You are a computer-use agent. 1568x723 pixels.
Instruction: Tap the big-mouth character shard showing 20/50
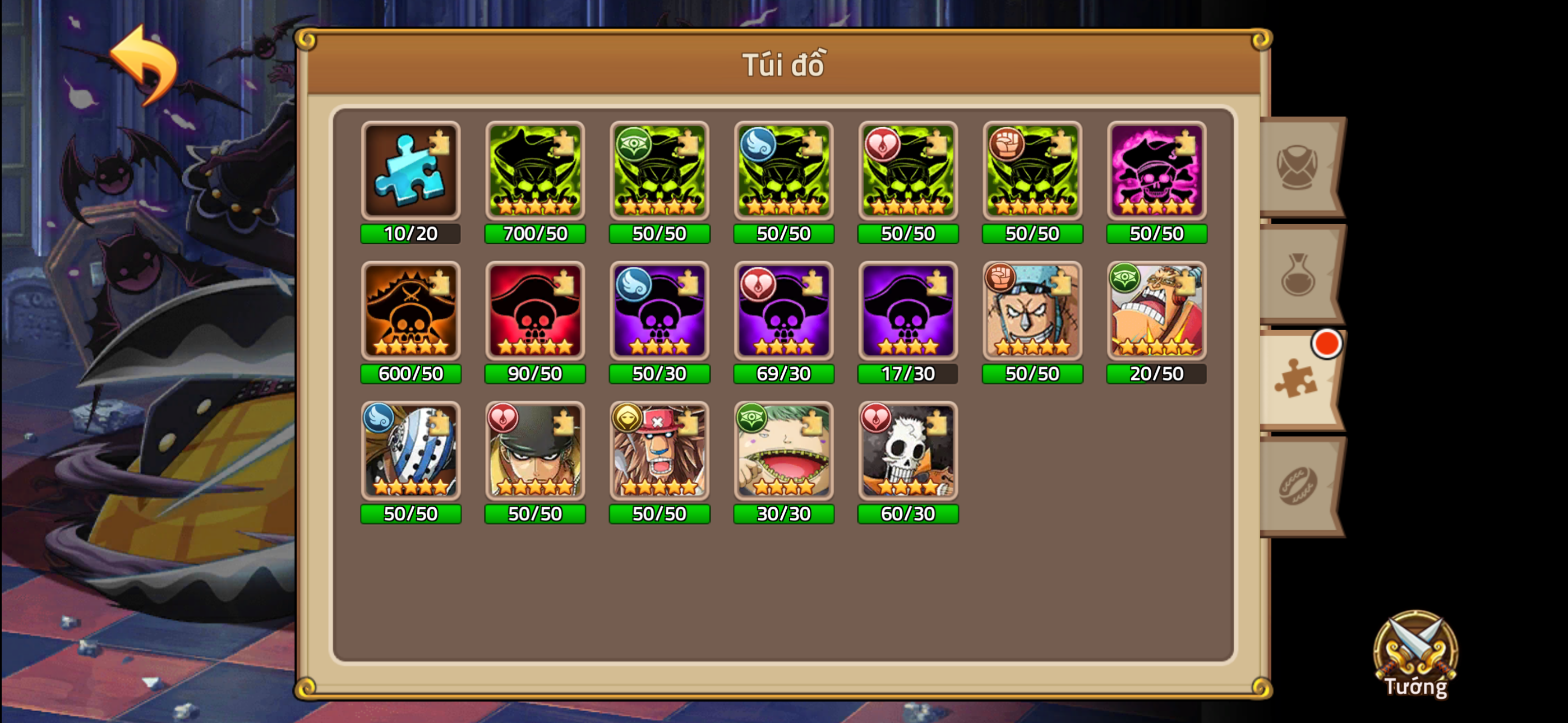click(x=1156, y=312)
